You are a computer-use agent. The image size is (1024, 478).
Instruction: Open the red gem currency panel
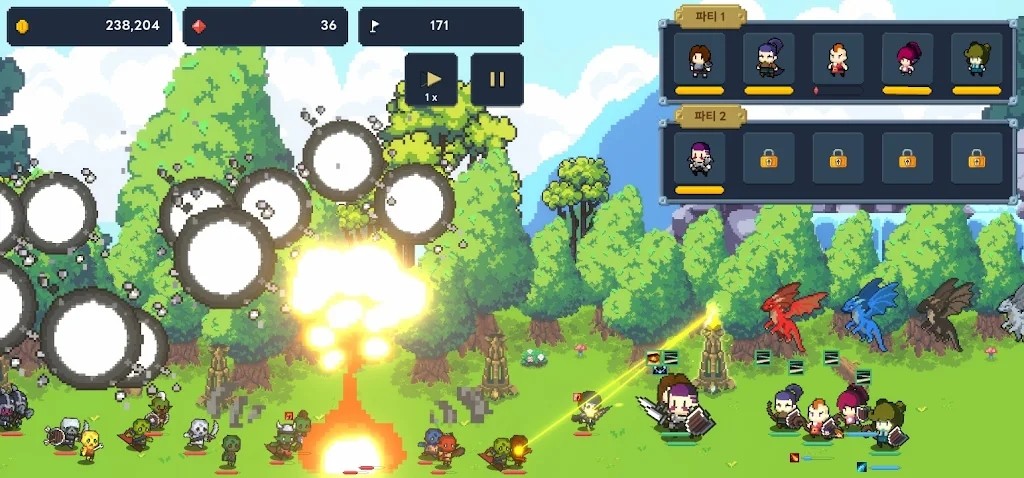click(265, 26)
